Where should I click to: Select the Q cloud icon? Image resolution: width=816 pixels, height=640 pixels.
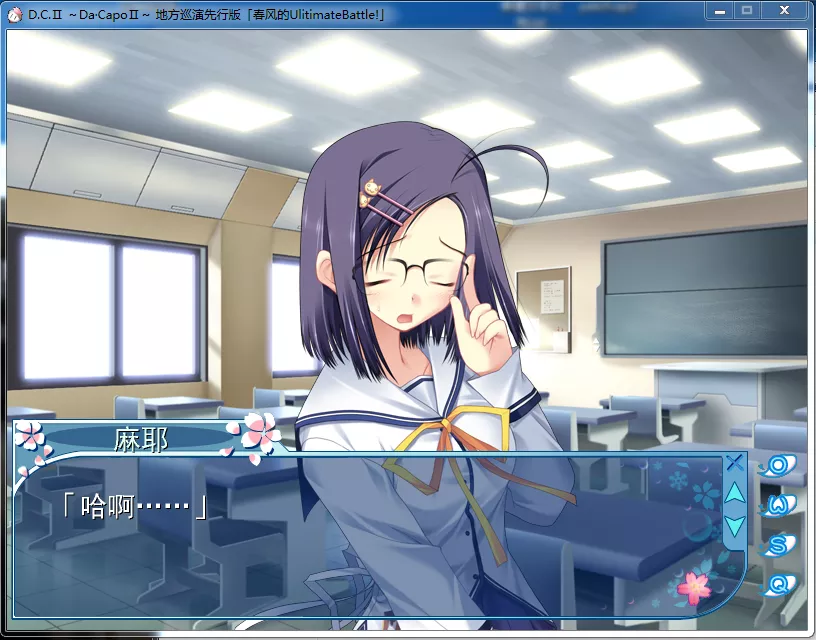(x=777, y=584)
